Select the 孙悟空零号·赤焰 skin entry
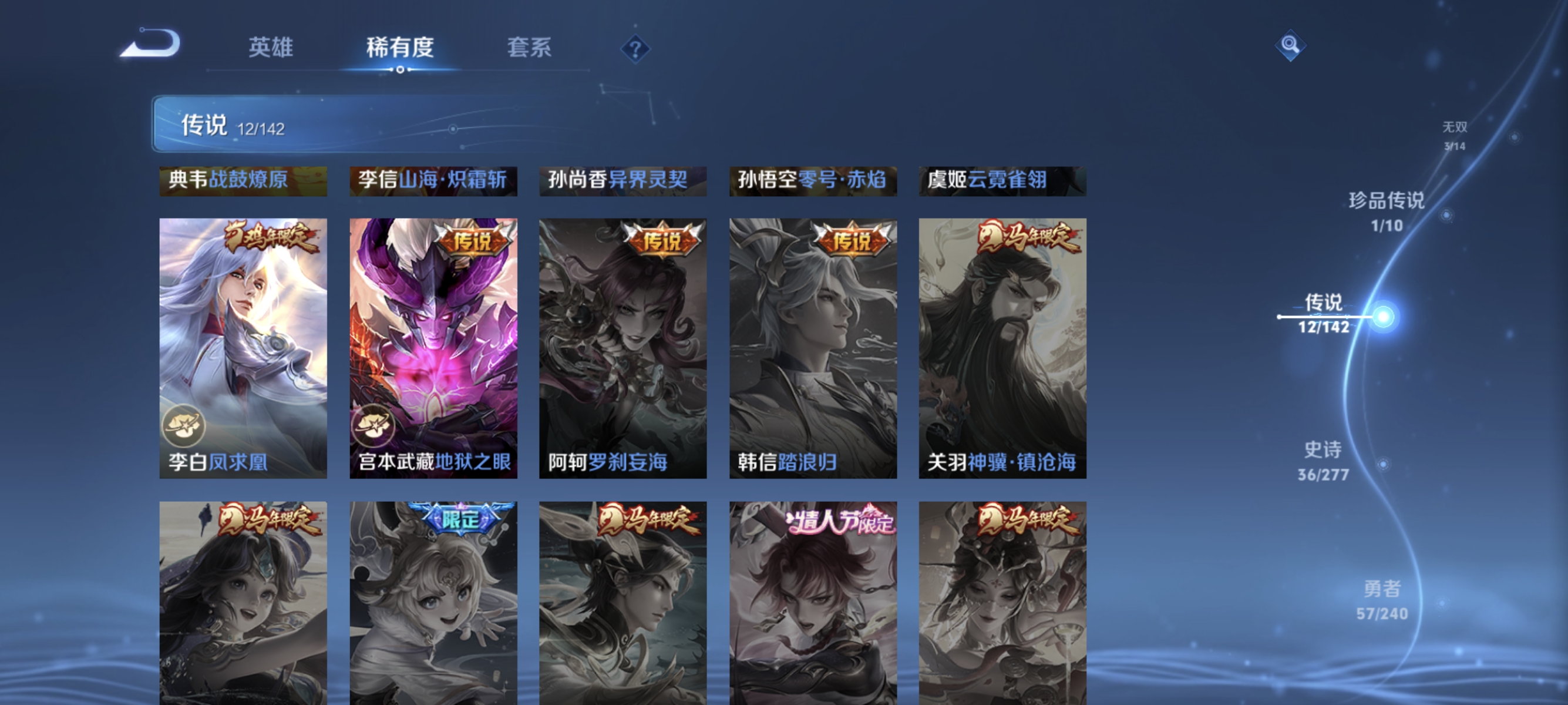Viewport: 1568px width, 705px height. coord(813,181)
